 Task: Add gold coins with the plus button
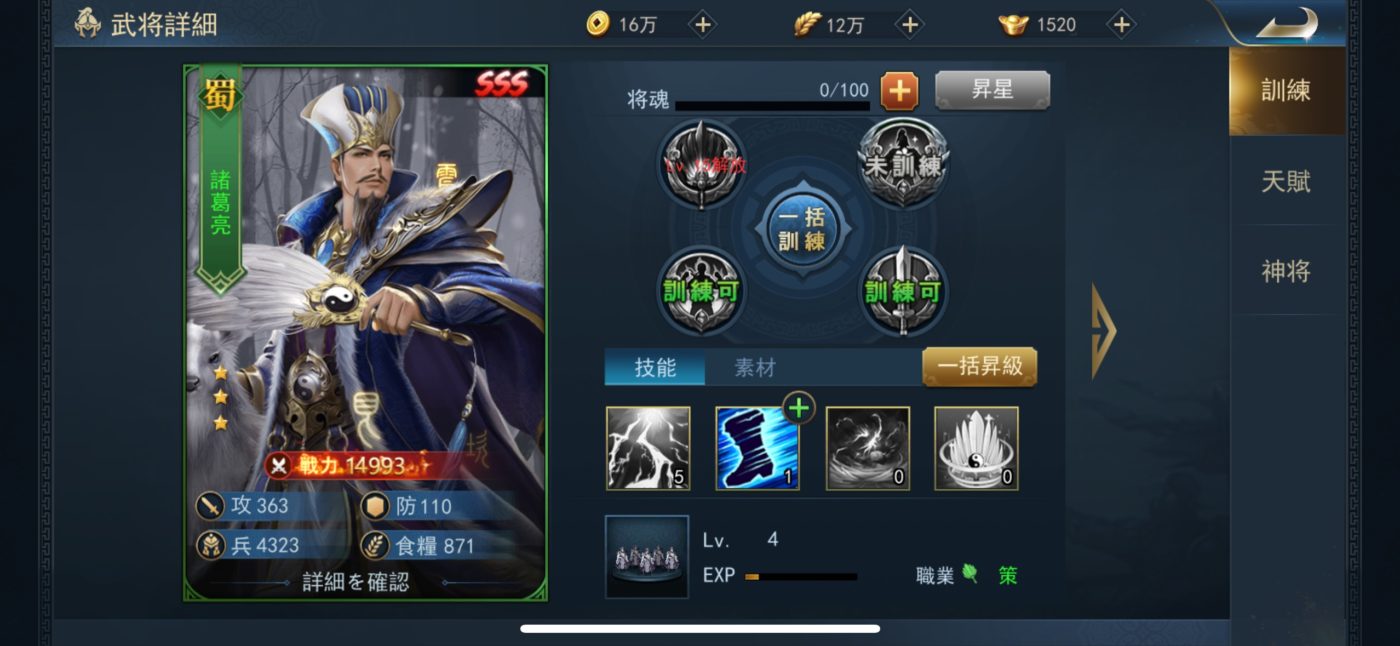703,25
